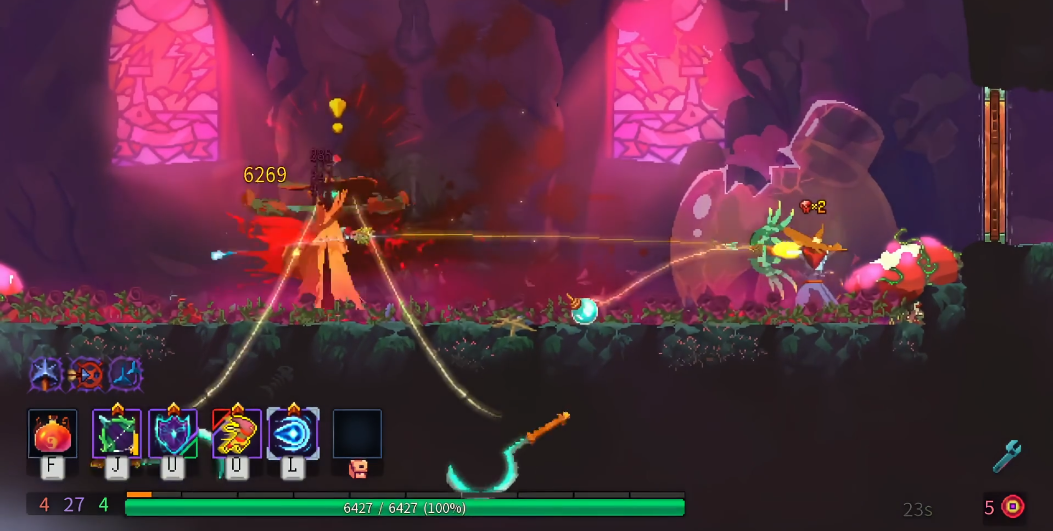Click the teal wrench icon
Viewport: 1053px width, 531px height.
(x=1007, y=456)
